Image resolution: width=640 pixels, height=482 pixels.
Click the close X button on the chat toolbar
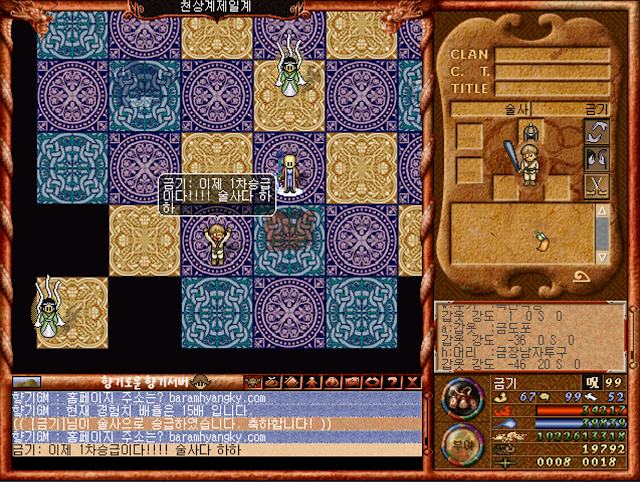[412, 381]
